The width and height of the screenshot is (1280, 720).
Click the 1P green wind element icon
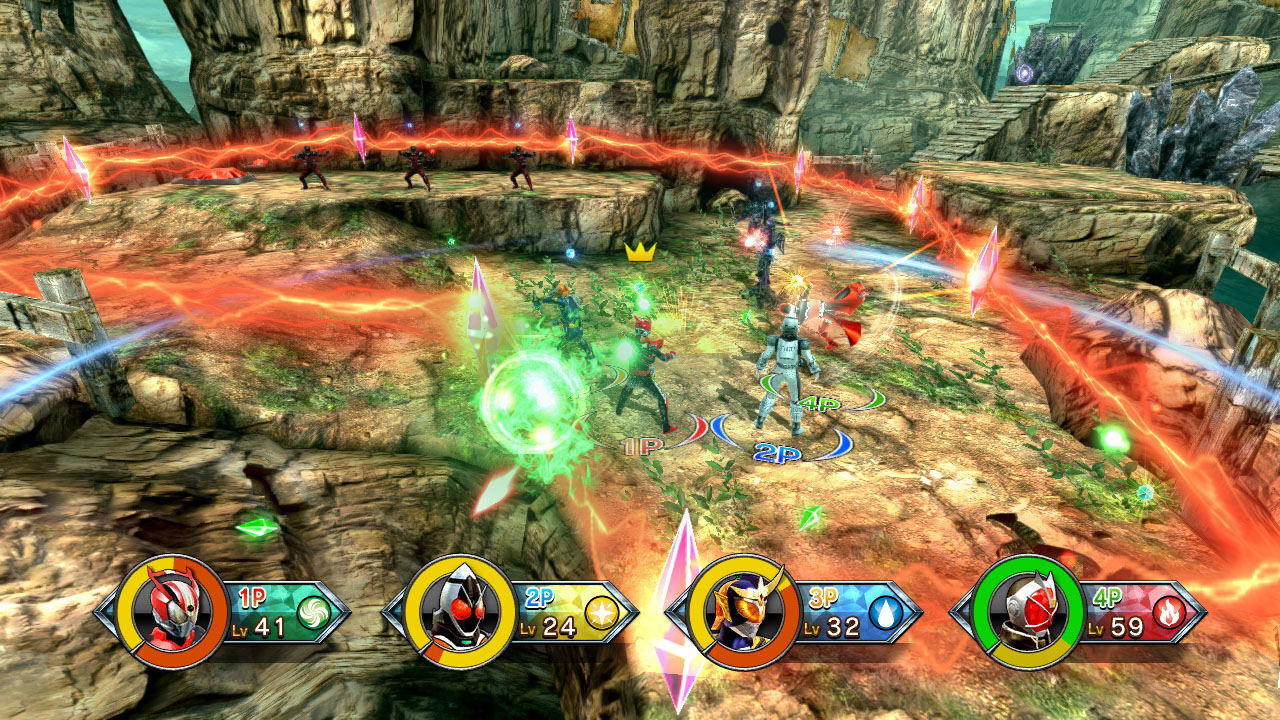point(313,612)
